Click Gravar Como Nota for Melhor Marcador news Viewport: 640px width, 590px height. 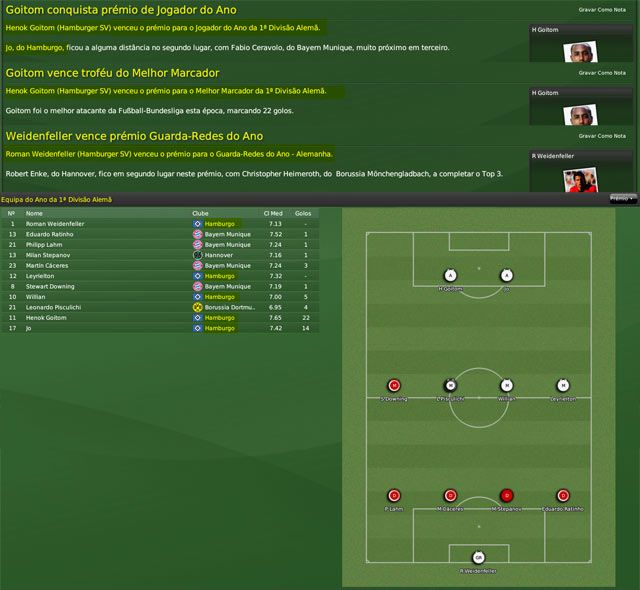pos(602,73)
